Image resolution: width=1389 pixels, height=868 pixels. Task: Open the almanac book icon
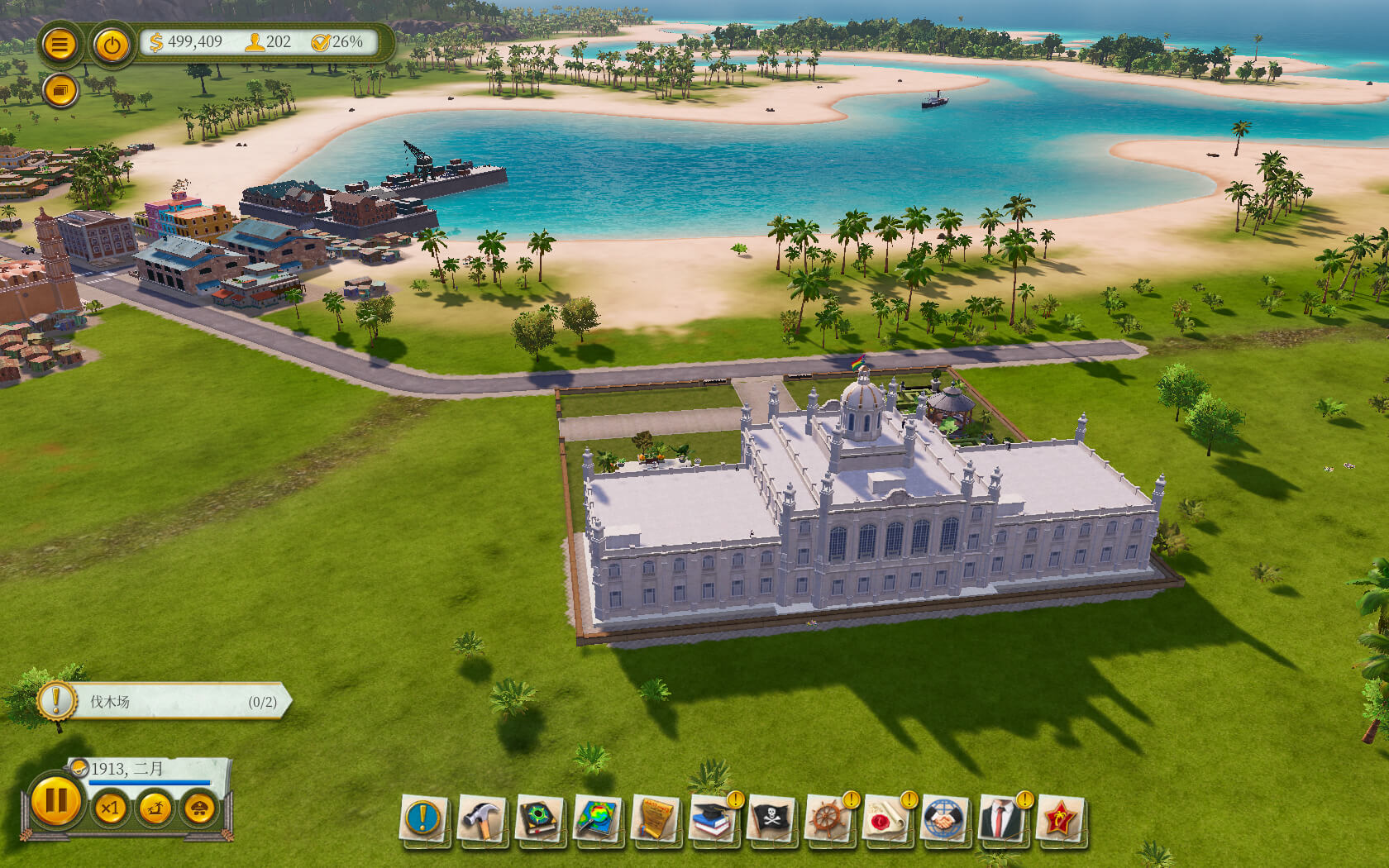pos(540,818)
